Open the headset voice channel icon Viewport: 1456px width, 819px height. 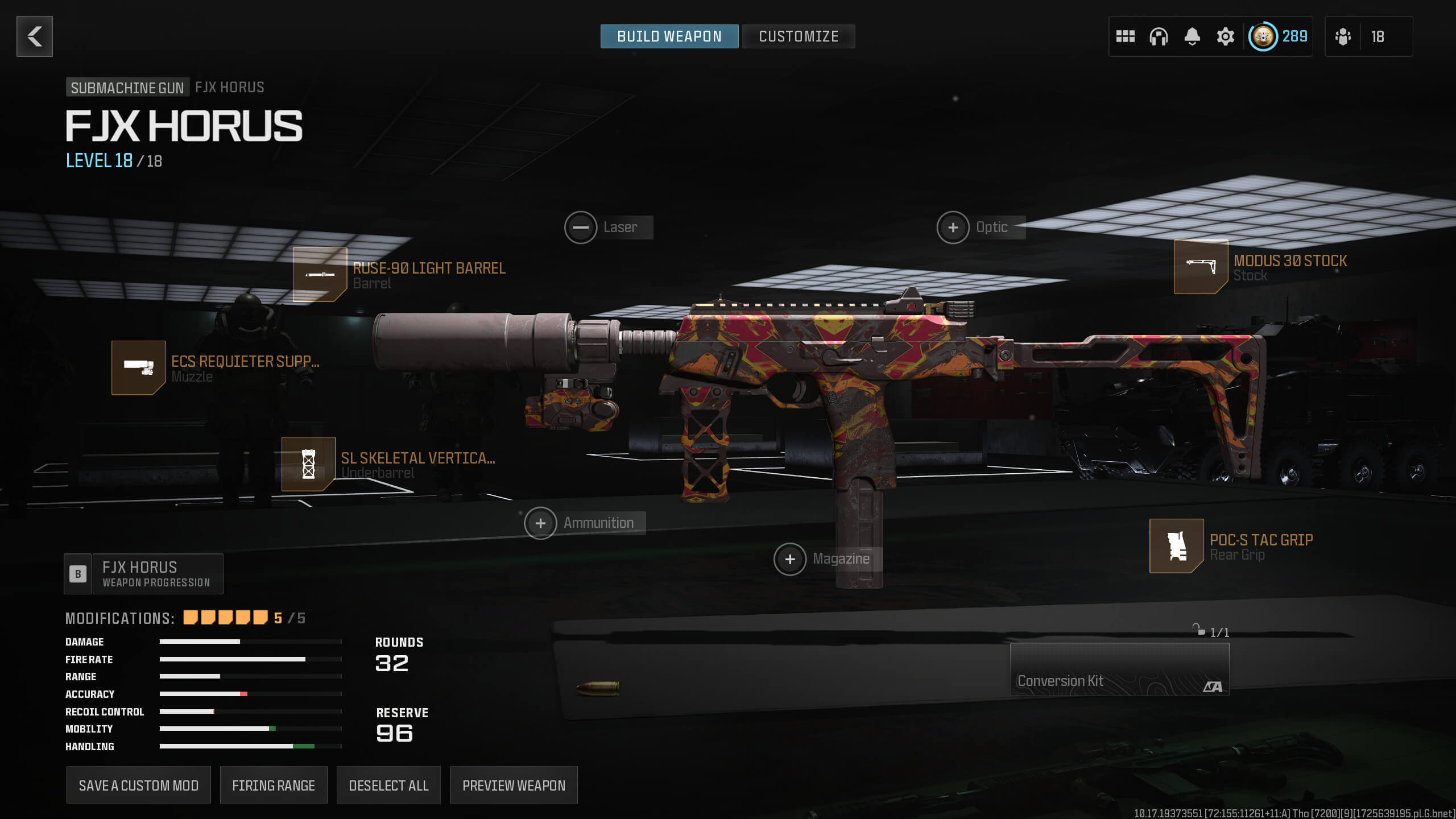(1158, 37)
